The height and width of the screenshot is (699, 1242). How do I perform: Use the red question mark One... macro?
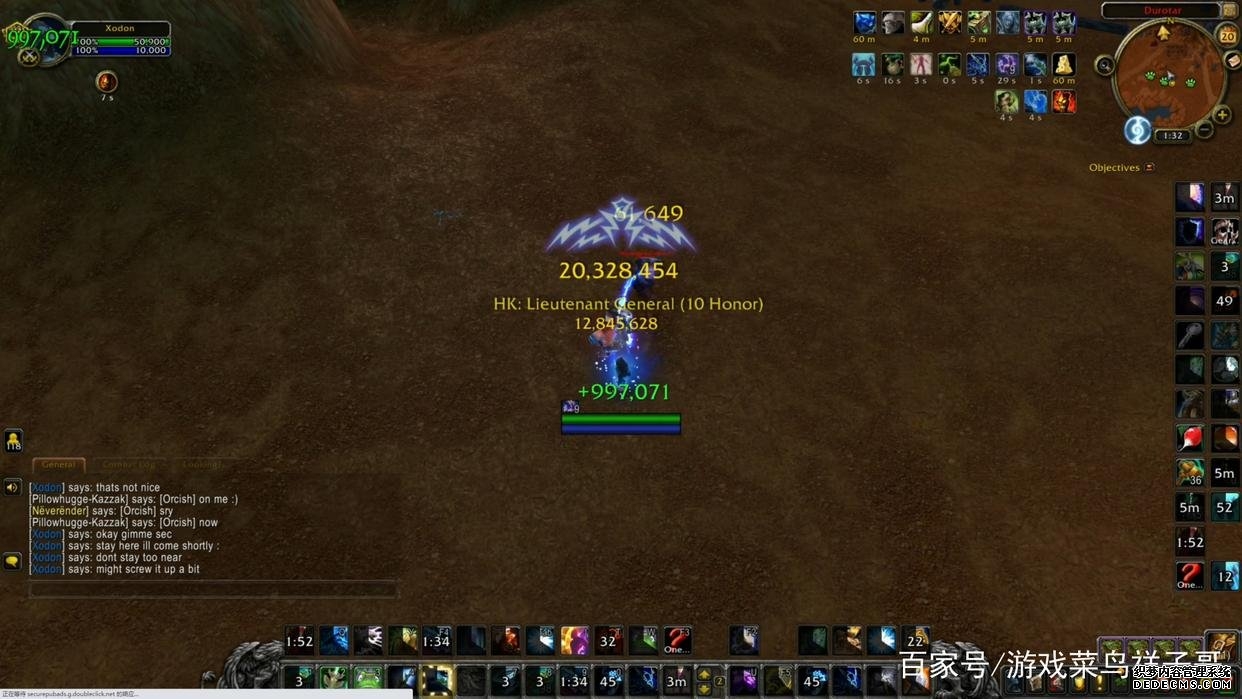coord(1189,575)
